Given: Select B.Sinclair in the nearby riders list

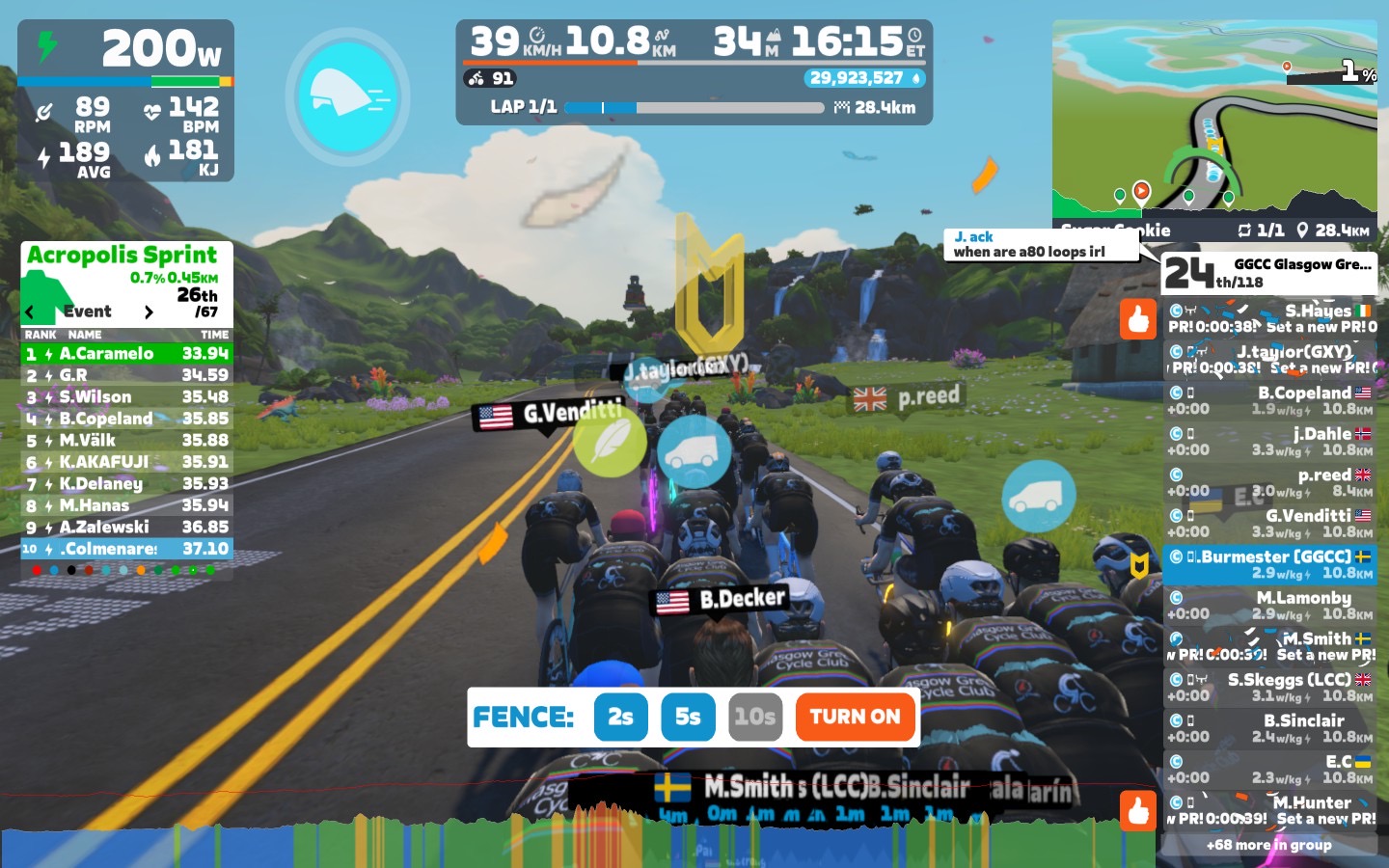Looking at the screenshot, I should pos(1269,728).
